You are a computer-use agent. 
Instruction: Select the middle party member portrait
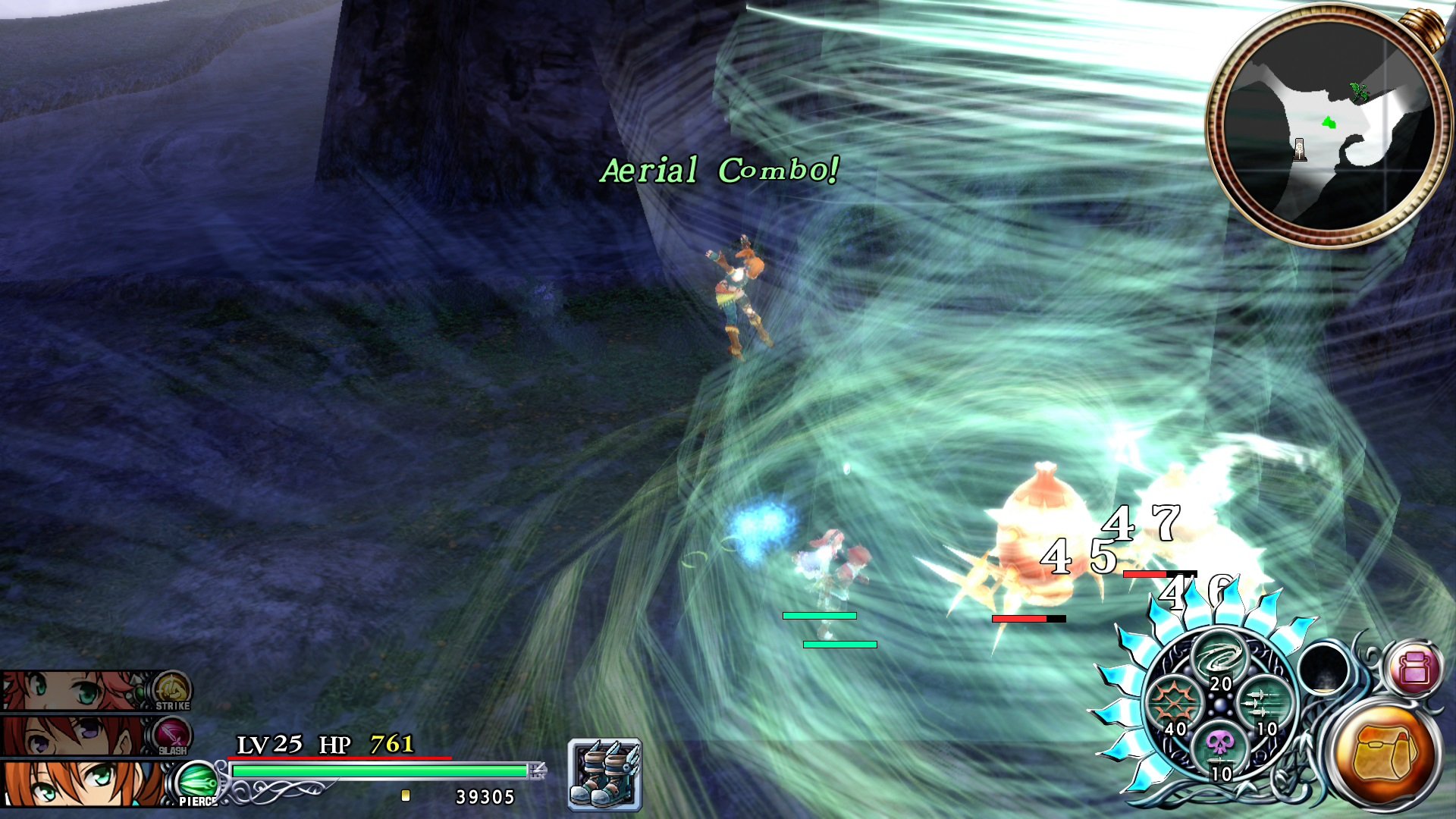68,734
